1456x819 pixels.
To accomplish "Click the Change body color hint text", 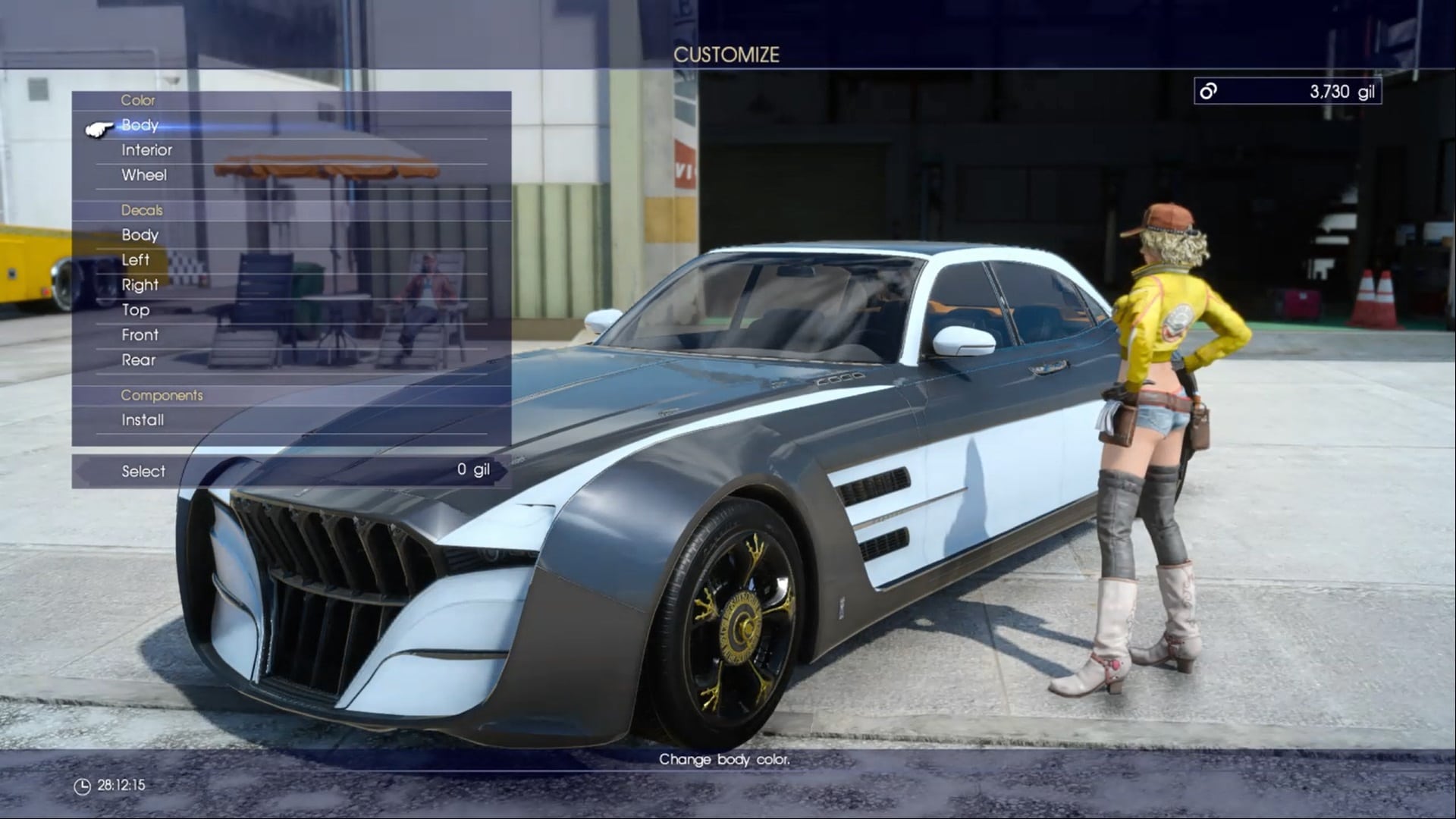I will (x=726, y=760).
